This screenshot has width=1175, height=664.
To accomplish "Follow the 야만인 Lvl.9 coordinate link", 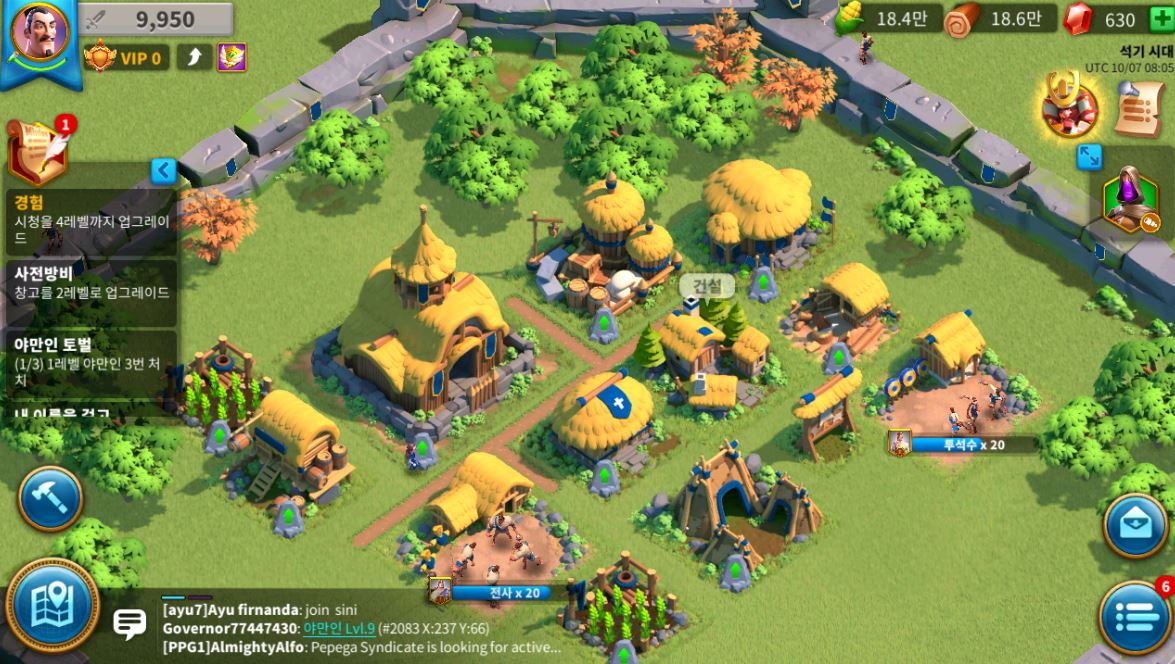I will 339,628.
